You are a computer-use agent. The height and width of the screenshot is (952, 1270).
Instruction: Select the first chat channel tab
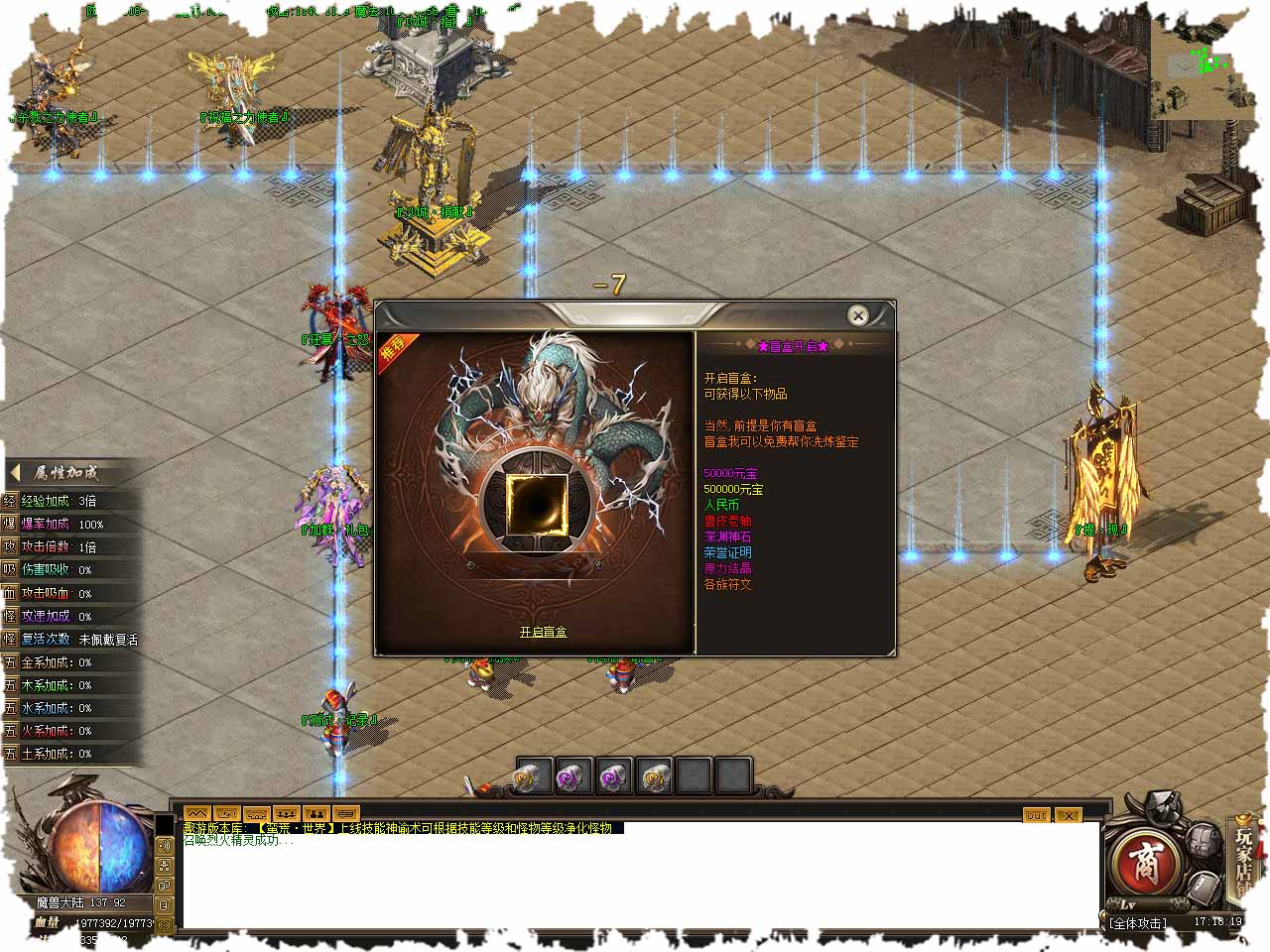coord(197,814)
